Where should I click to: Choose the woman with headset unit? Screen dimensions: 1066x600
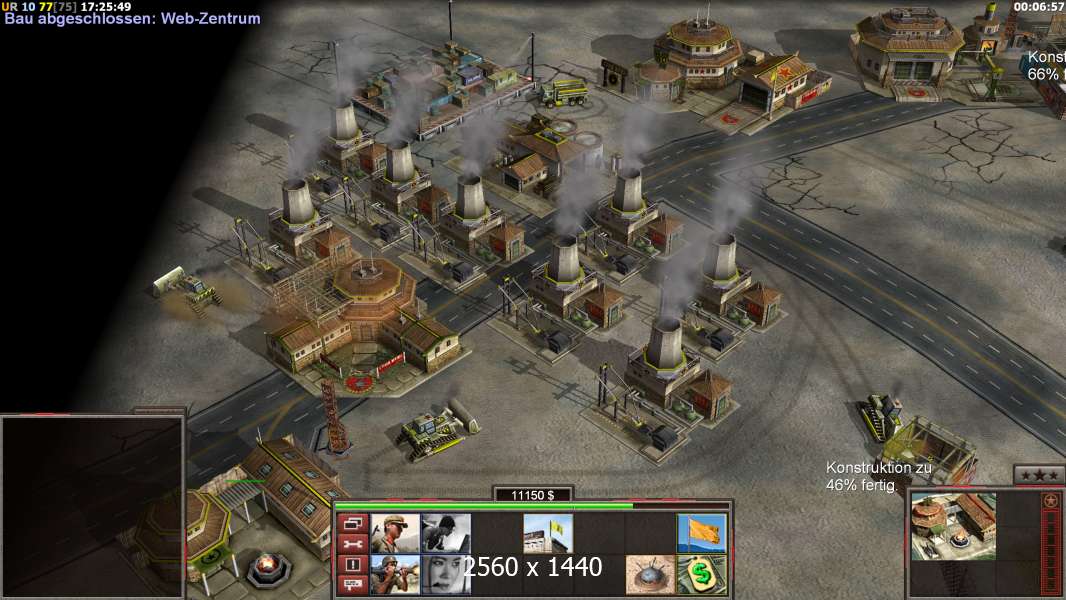(x=446, y=575)
